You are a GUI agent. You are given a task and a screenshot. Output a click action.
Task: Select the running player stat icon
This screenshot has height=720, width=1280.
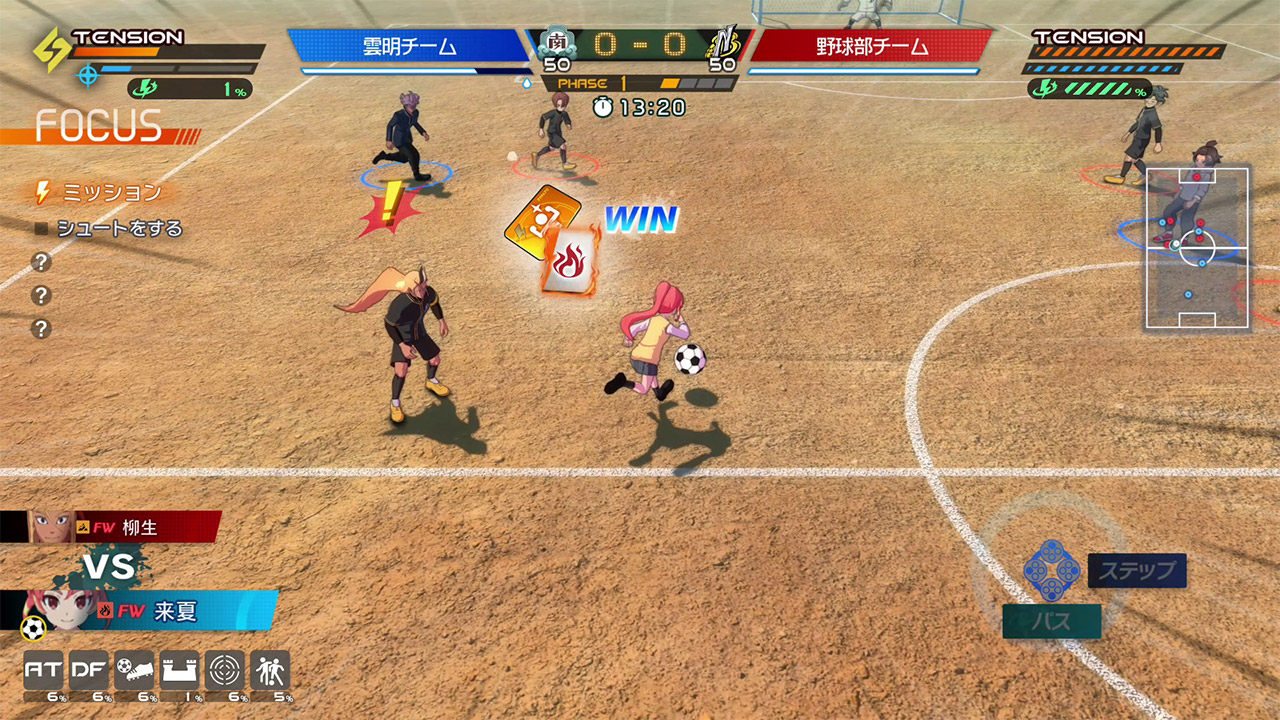coord(270,670)
